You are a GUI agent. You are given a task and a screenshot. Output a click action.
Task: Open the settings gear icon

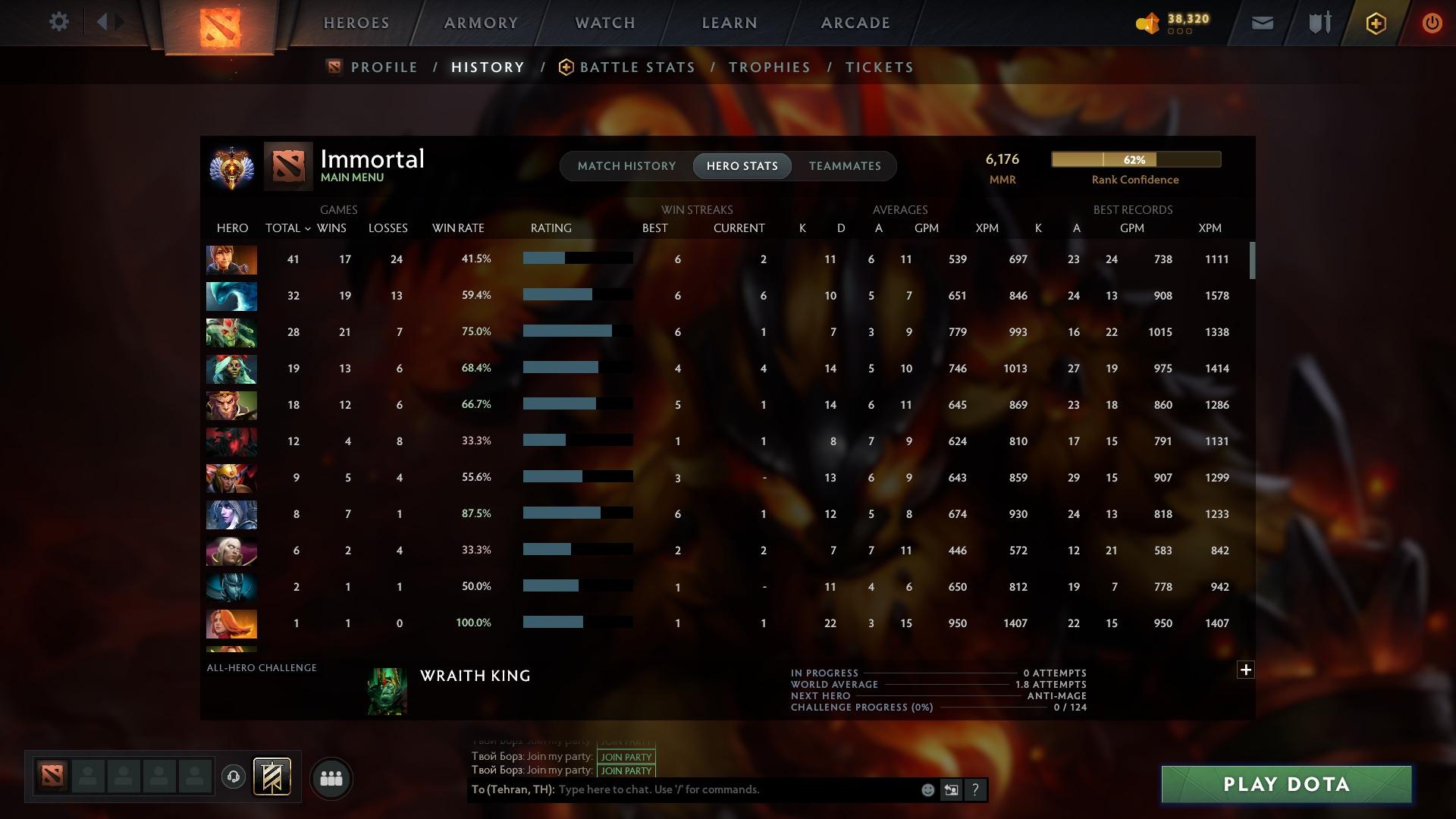(59, 22)
